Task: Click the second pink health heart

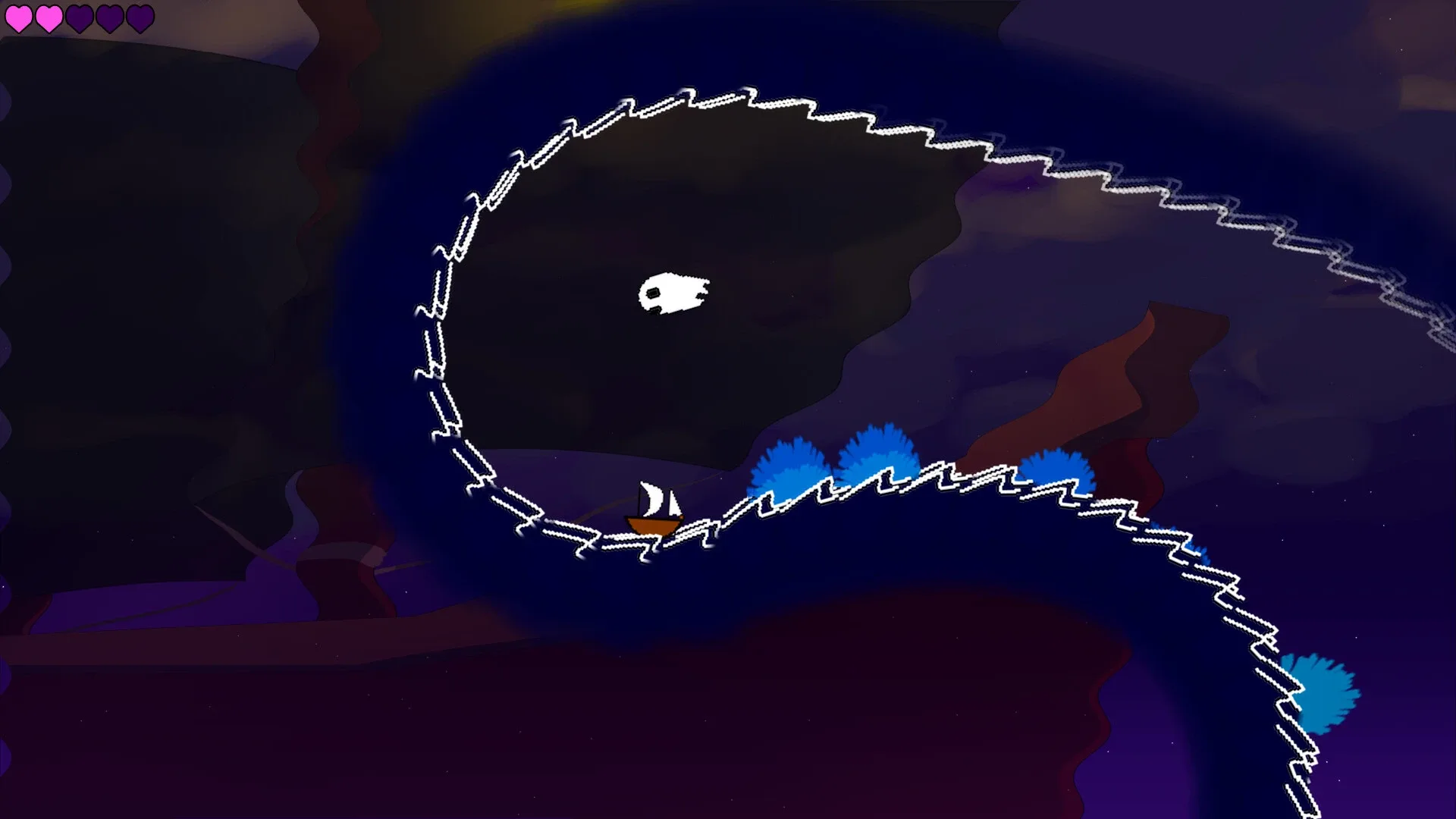Action: [x=48, y=17]
